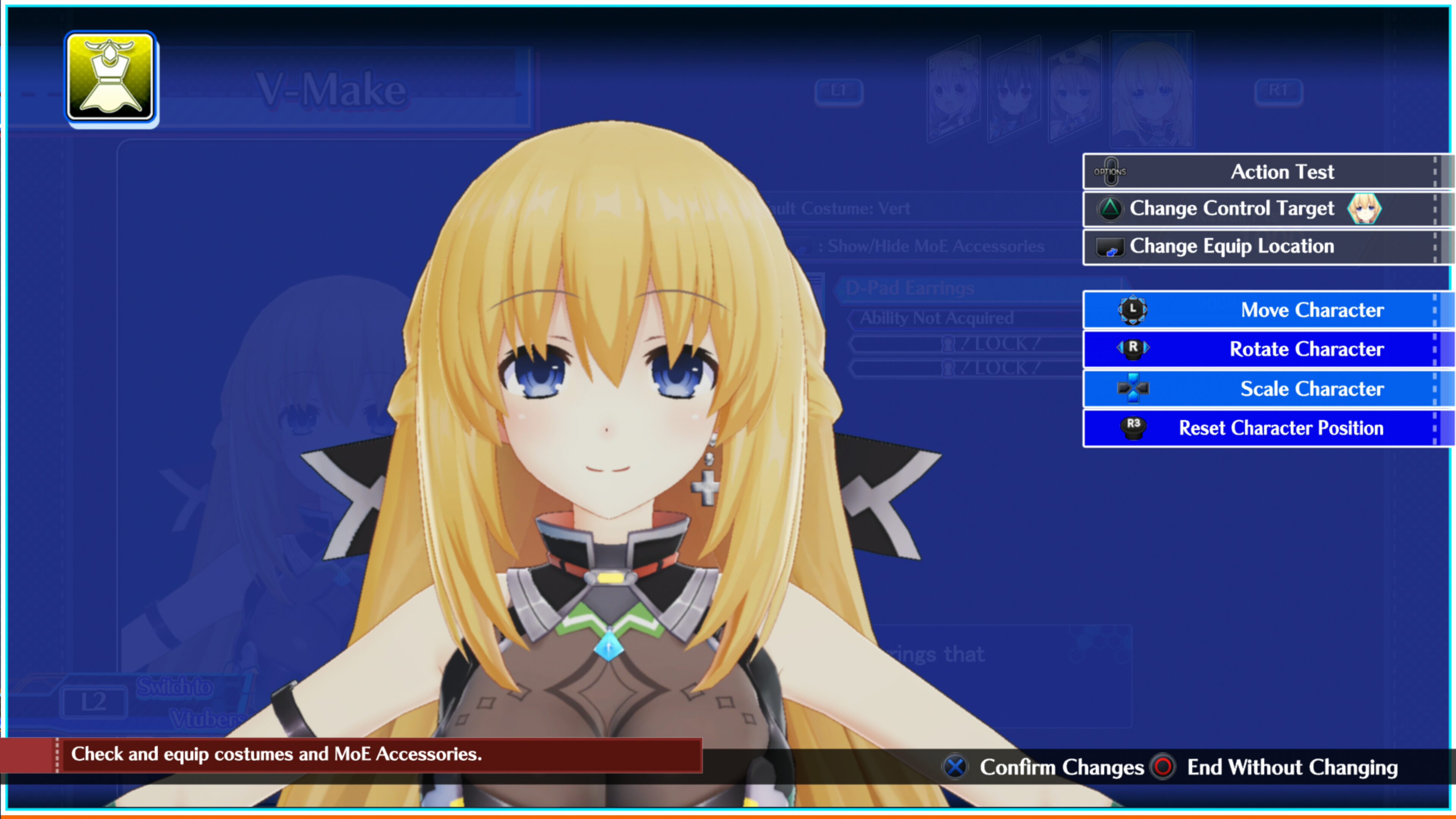This screenshot has height=819, width=1456.
Task: Select the OPTIONS button icon beside Action Test
Action: click(x=1112, y=171)
